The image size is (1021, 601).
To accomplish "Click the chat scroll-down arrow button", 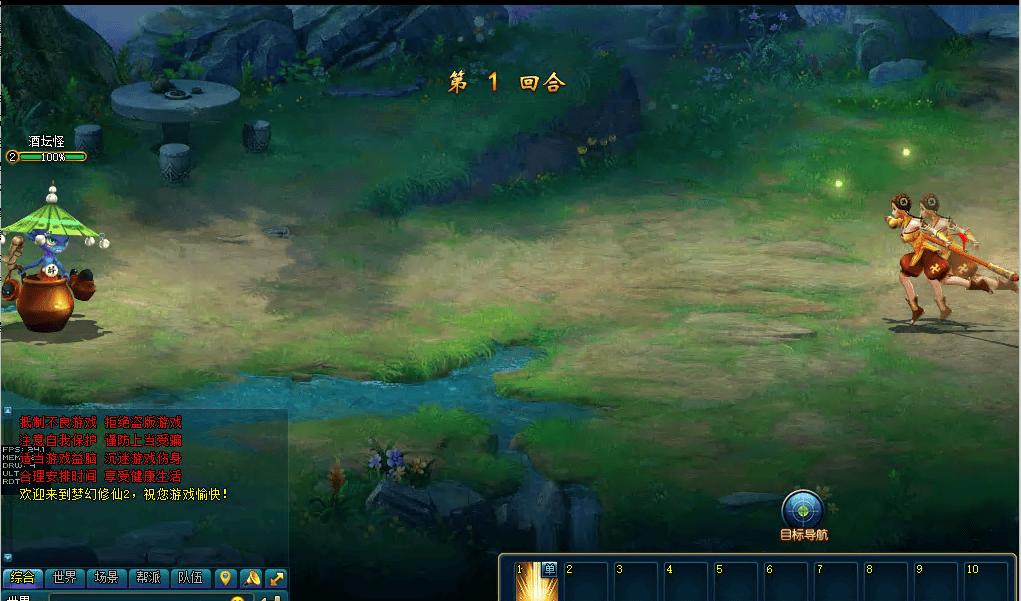I will pos(7,557).
